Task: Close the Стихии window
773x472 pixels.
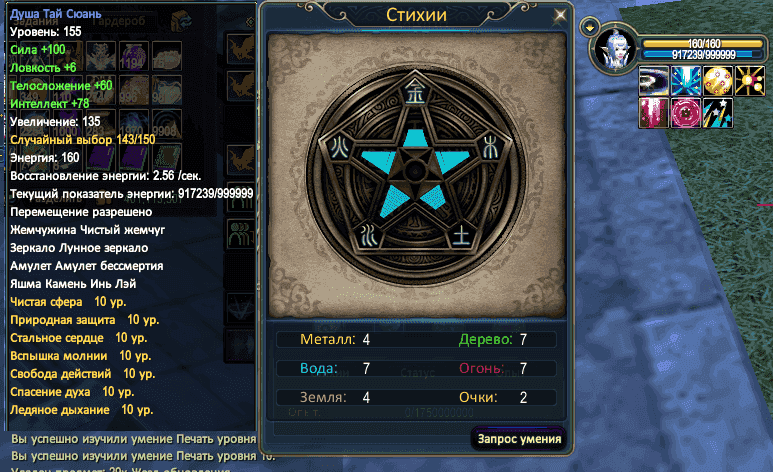Action: tap(561, 15)
